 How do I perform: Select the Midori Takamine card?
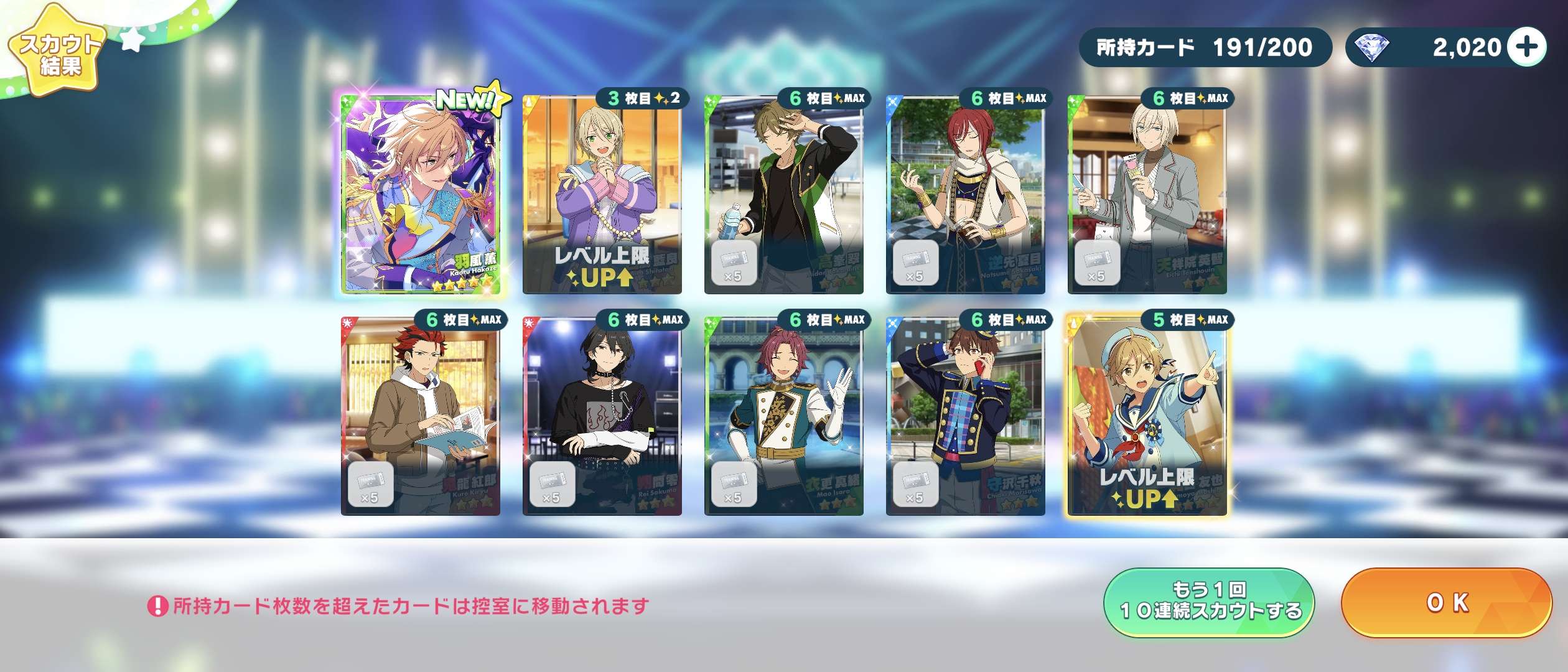(783, 194)
